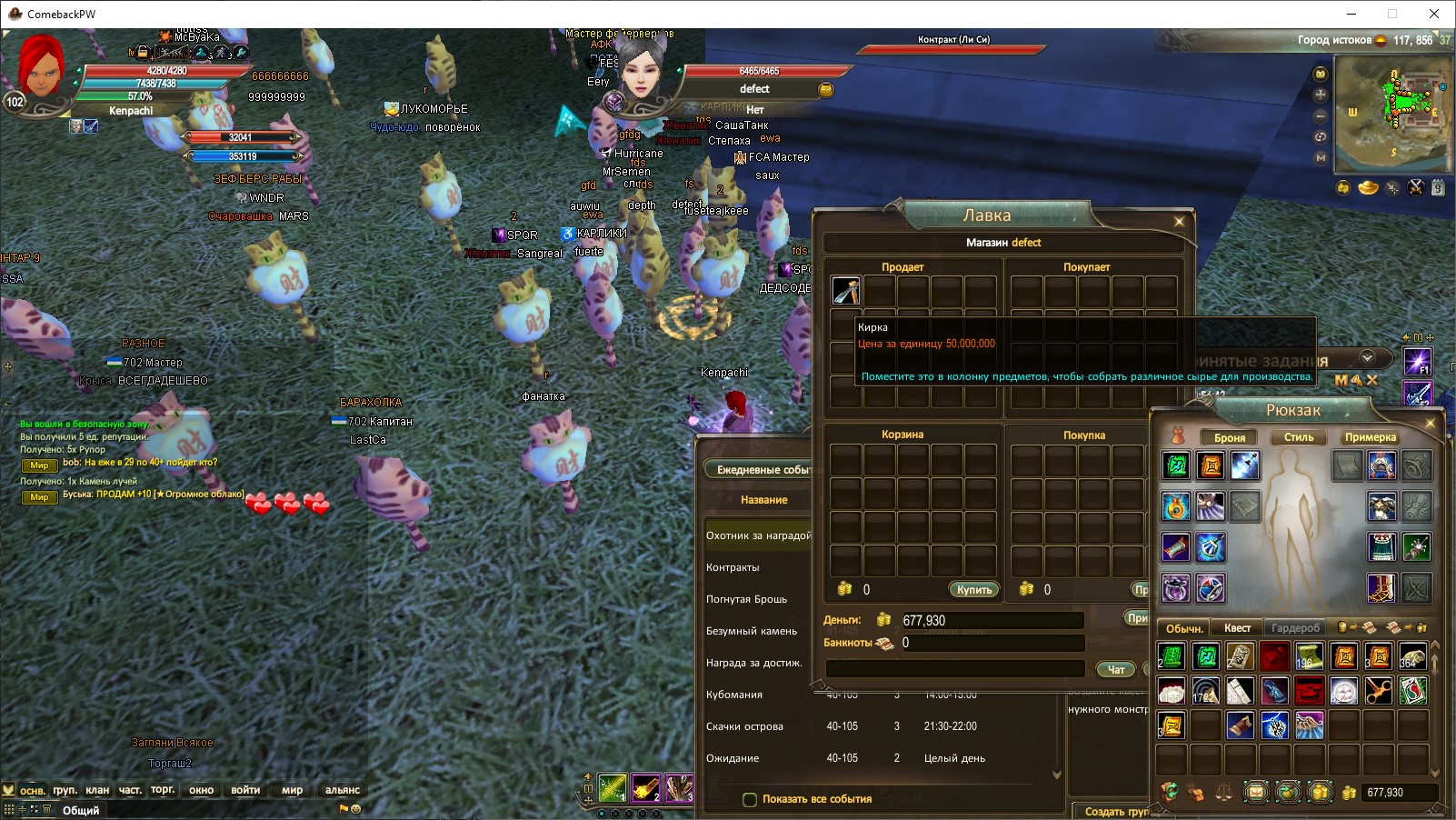Switch chat to the торг. channel
This screenshot has height=820, width=1456.
pos(163,790)
